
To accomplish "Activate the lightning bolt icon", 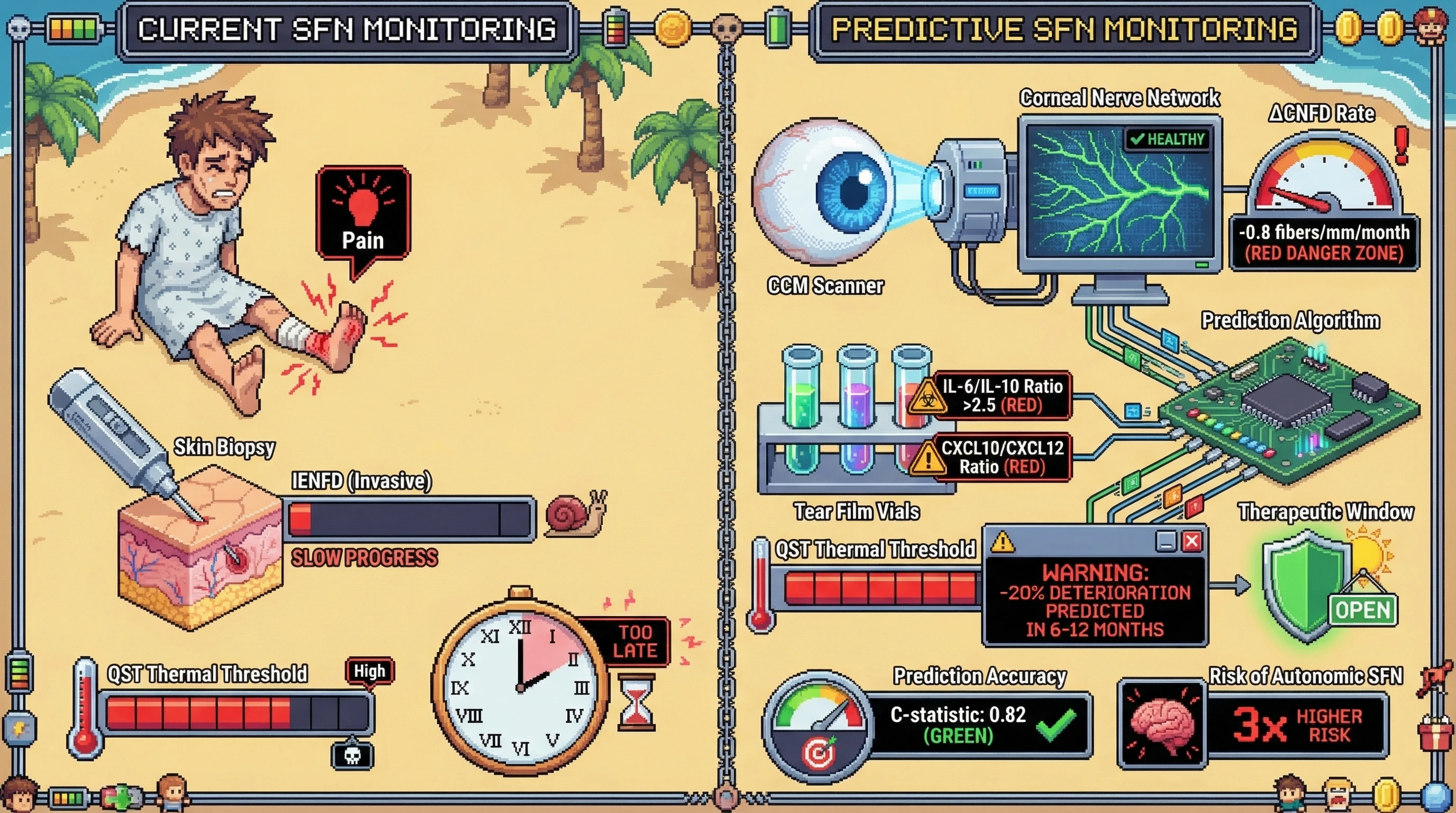I will click(19, 729).
